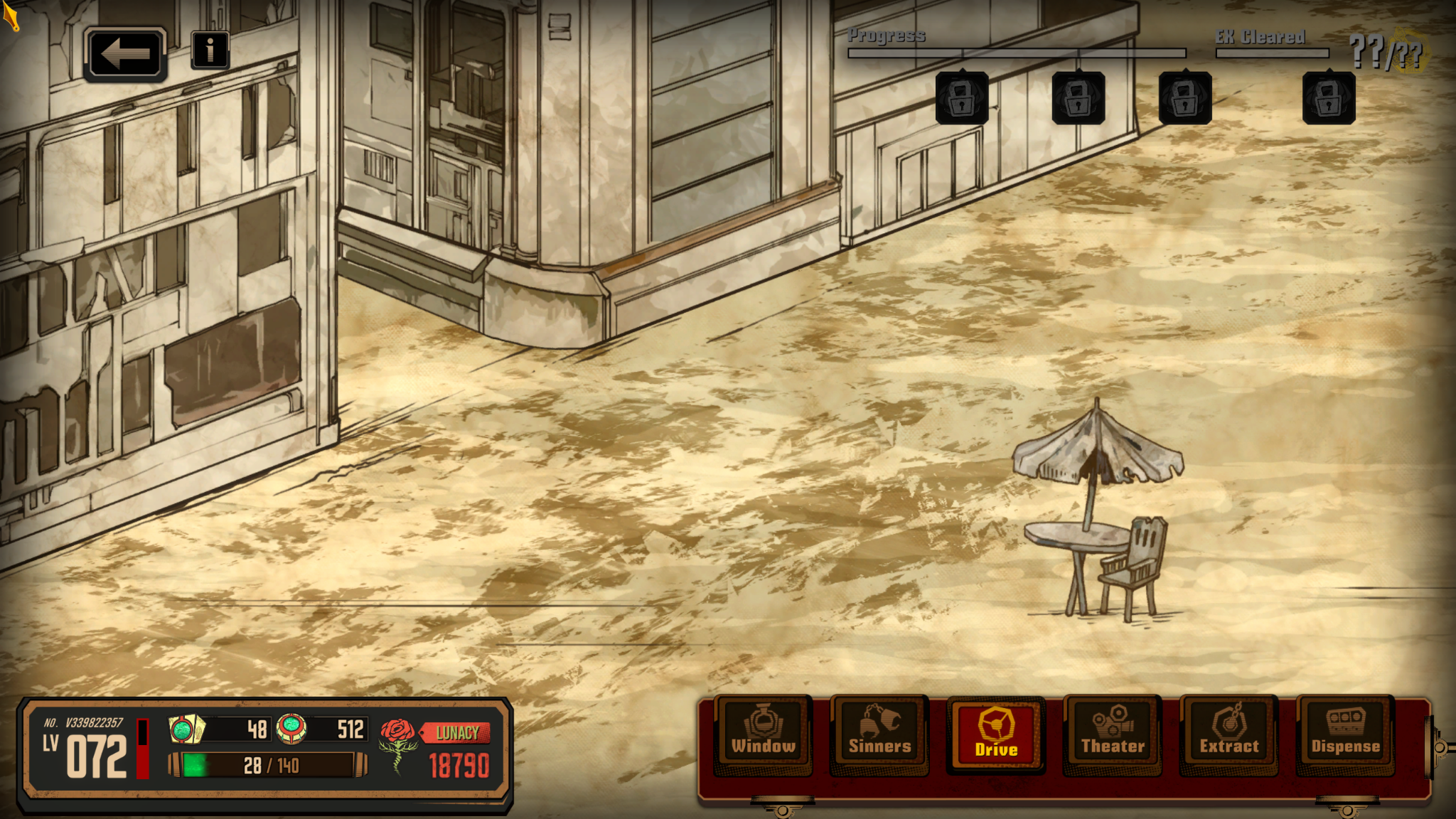
Task: Switch to the Sinners tab
Action: point(879,732)
